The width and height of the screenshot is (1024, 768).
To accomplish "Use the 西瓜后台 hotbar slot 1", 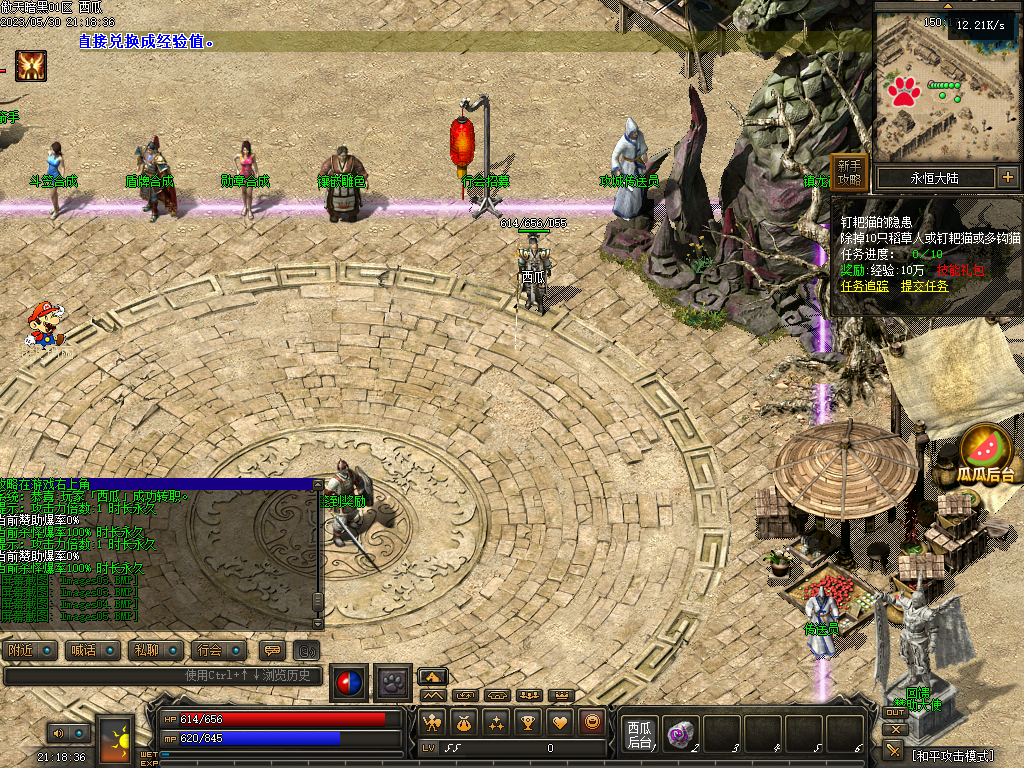I will point(638,734).
